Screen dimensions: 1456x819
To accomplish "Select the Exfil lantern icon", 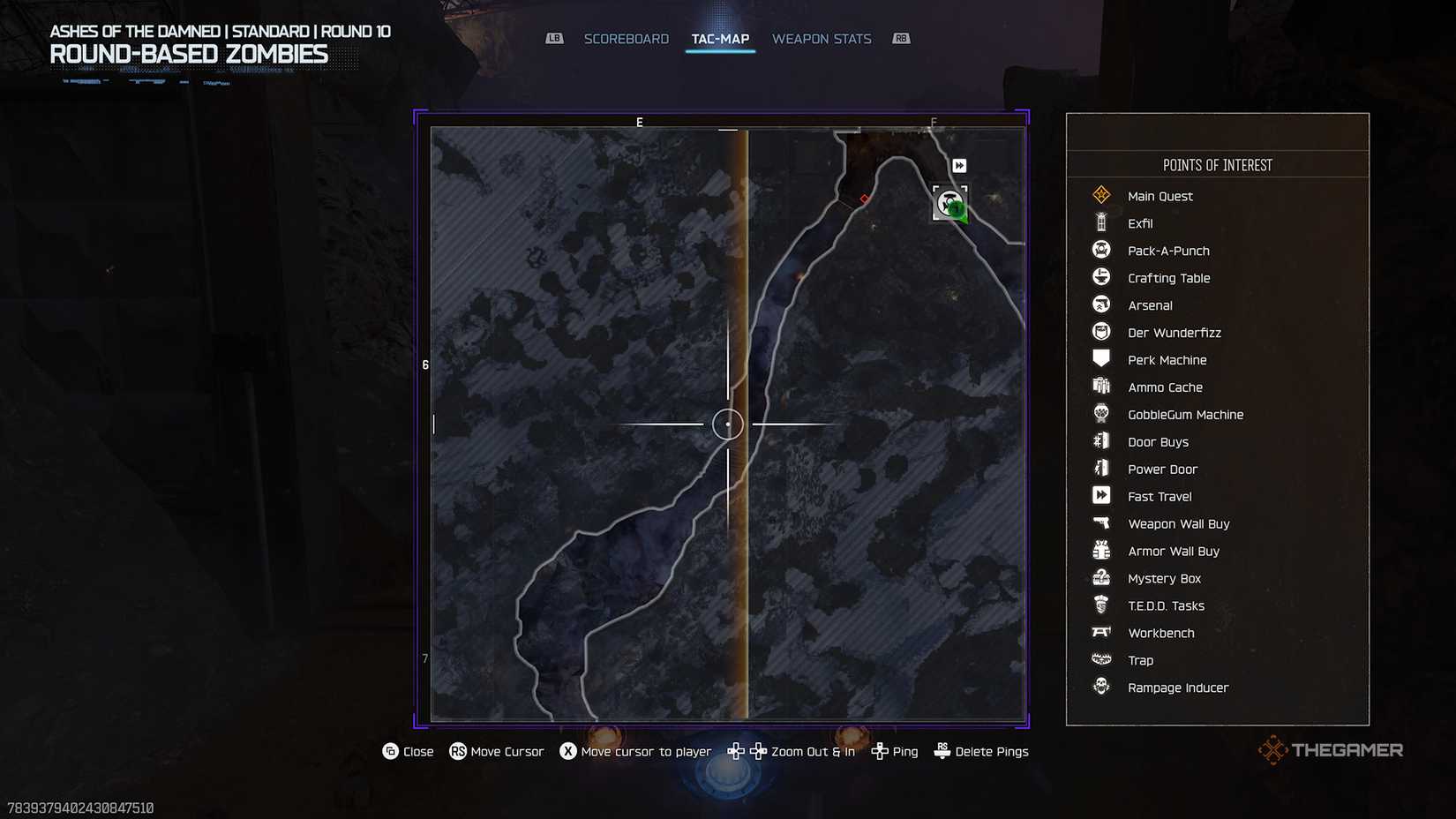I will coord(1100,222).
